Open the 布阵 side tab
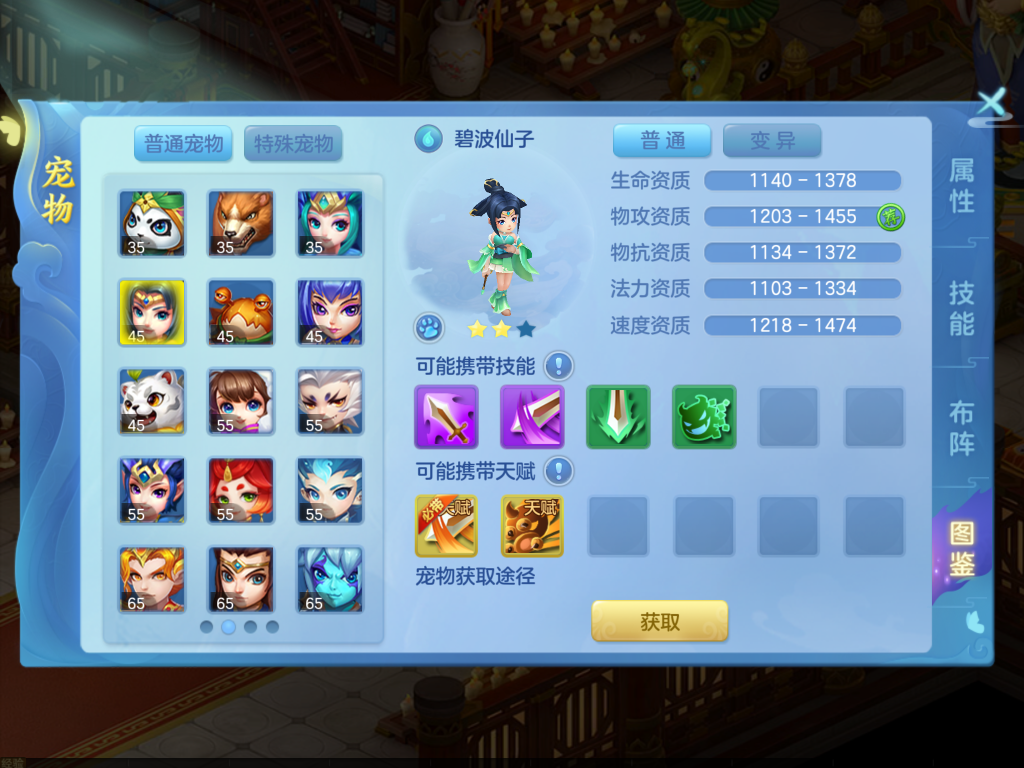Image resolution: width=1024 pixels, height=768 pixels. coord(962,428)
